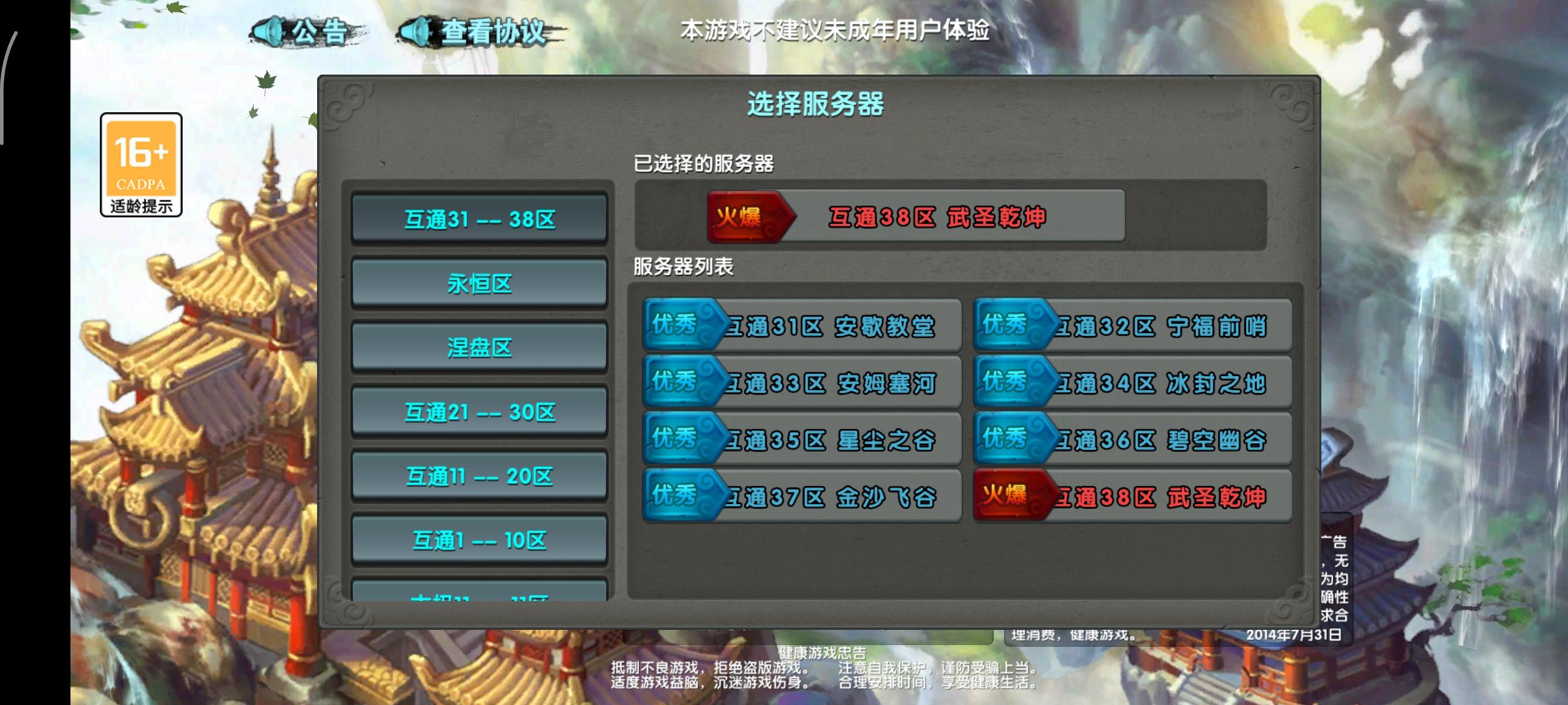1568x705 pixels.
Task: Click the 16+ CADPA age rating badge
Action: coord(140,164)
